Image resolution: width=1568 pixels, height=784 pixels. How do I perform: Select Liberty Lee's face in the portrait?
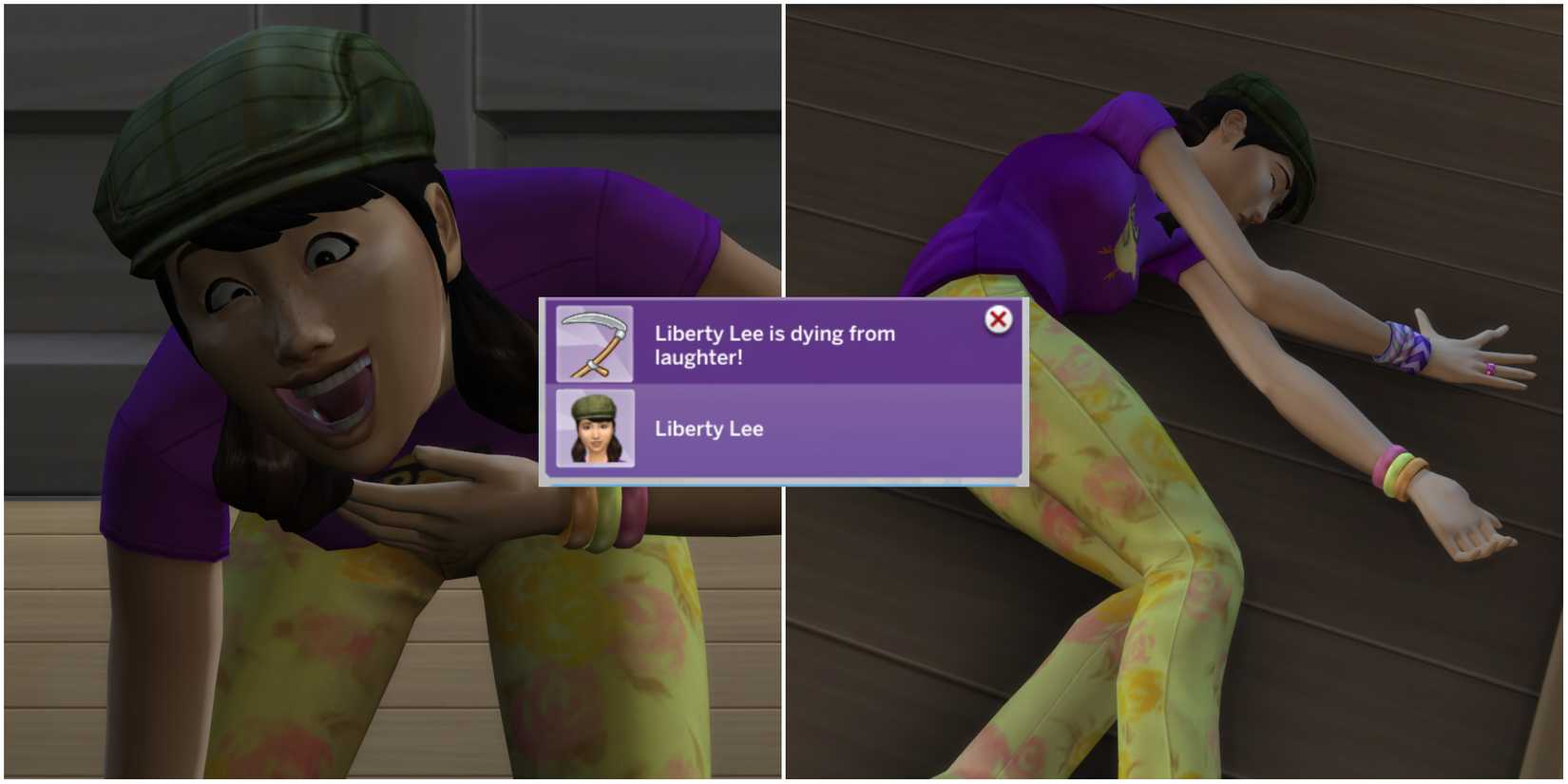click(x=597, y=437)
